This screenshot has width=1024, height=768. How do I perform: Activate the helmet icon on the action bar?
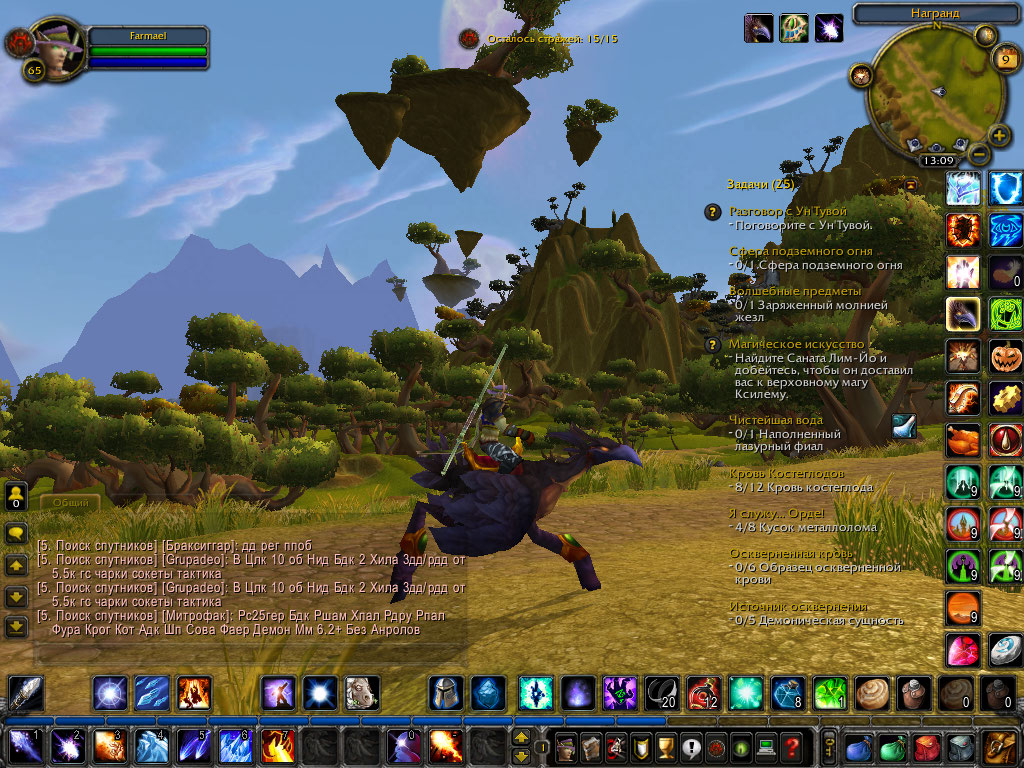coord(445,693)
